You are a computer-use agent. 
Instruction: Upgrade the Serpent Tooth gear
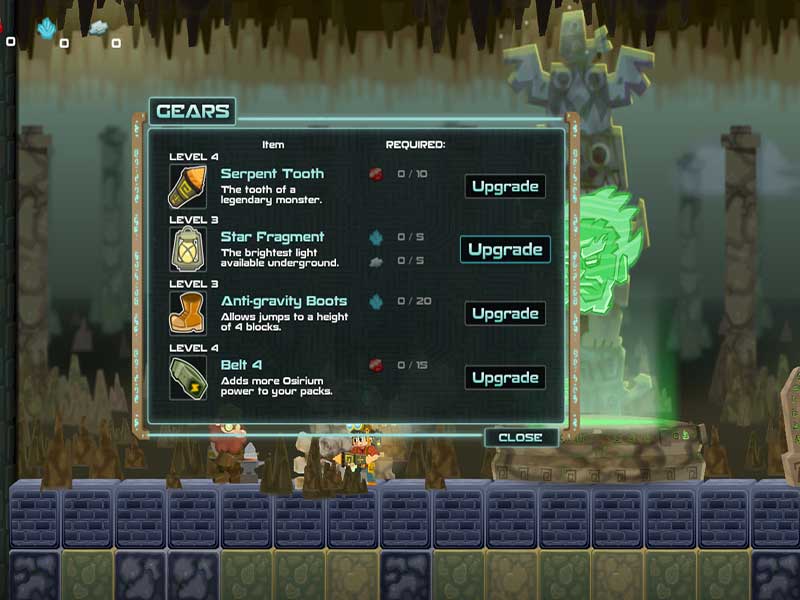[x=505, y=187]
